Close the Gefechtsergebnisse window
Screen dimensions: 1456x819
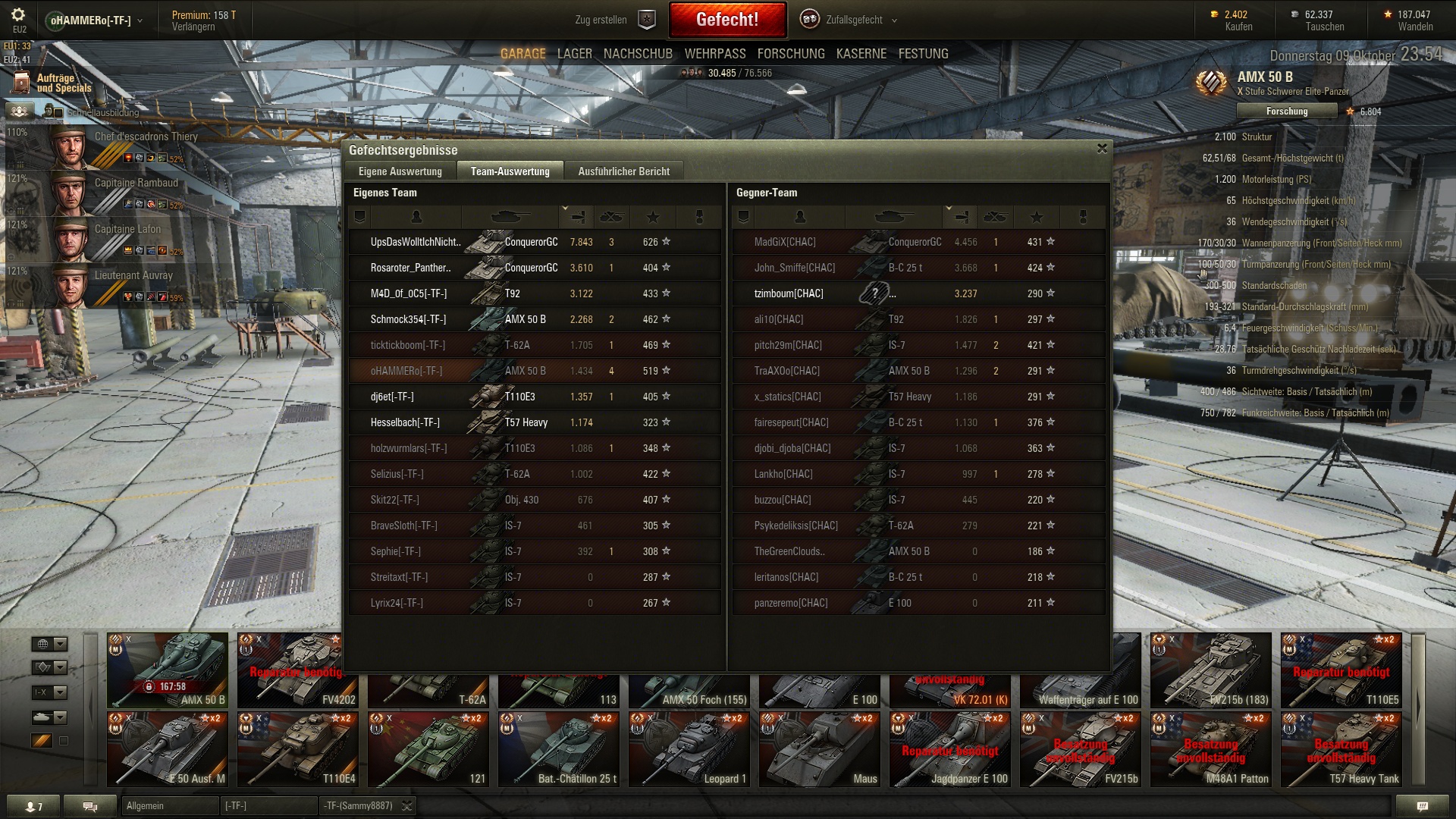tap(1102, 149)
